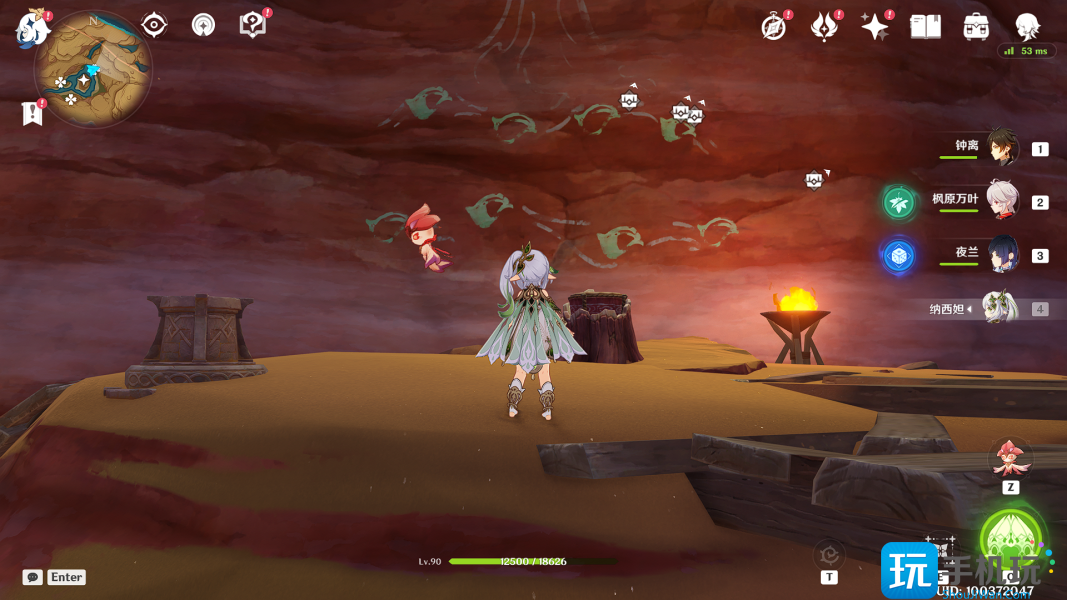
Task: Open the quest log bookmark icon
Action: 32,113
